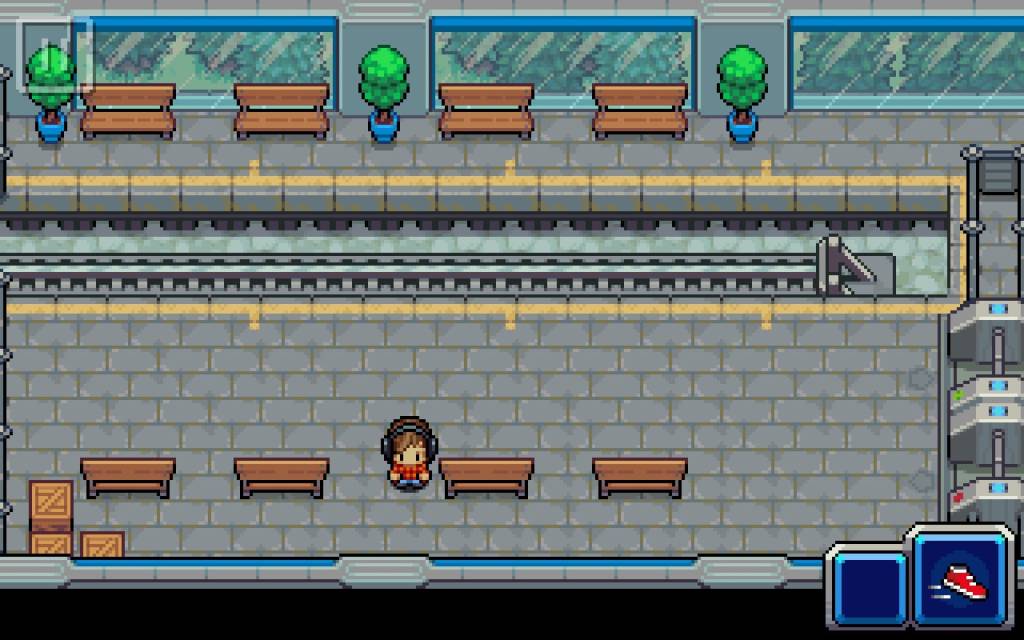This screenshot has width=1024, height=640.
Task: Tap the translucent pause button
Action: point(56,55)
